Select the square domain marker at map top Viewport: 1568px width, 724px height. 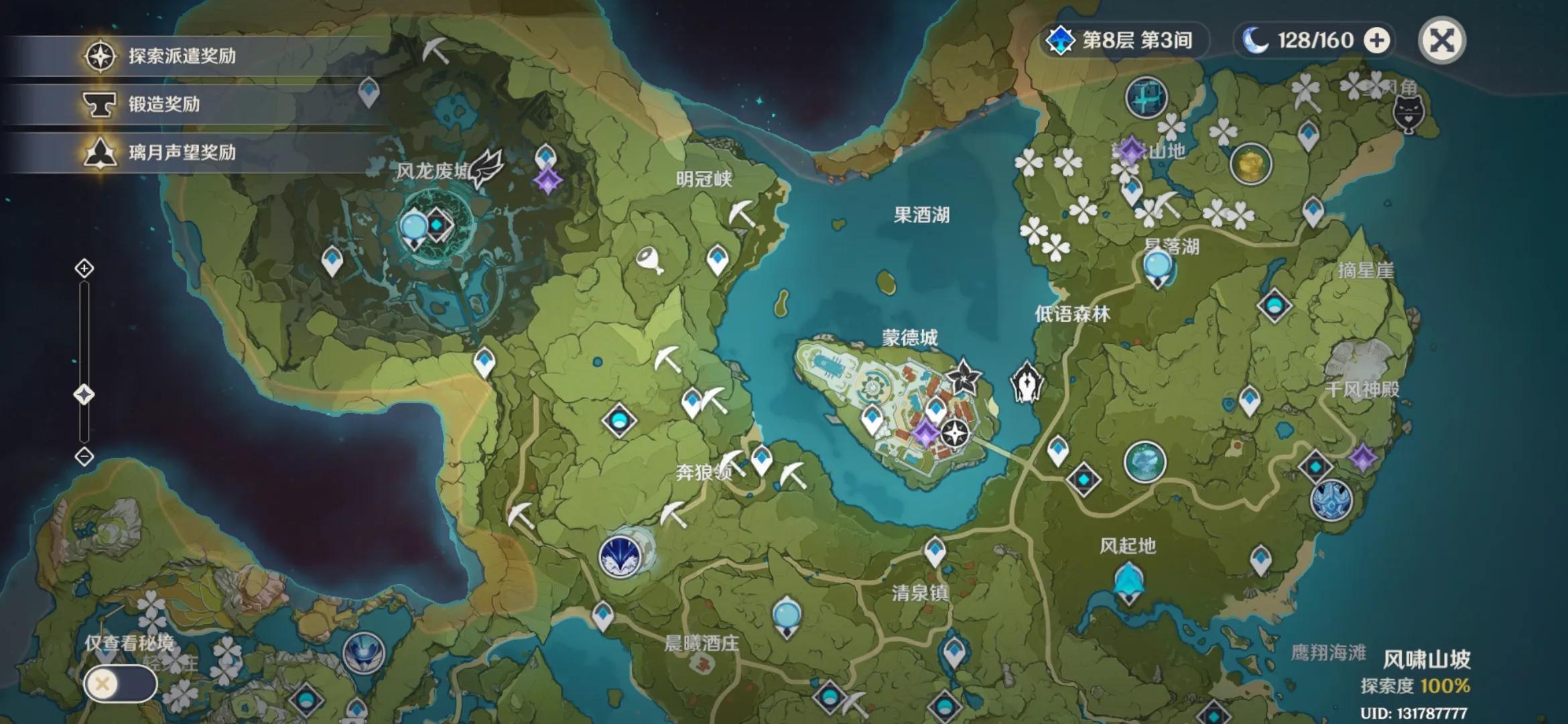click(x=1146, y=97)
